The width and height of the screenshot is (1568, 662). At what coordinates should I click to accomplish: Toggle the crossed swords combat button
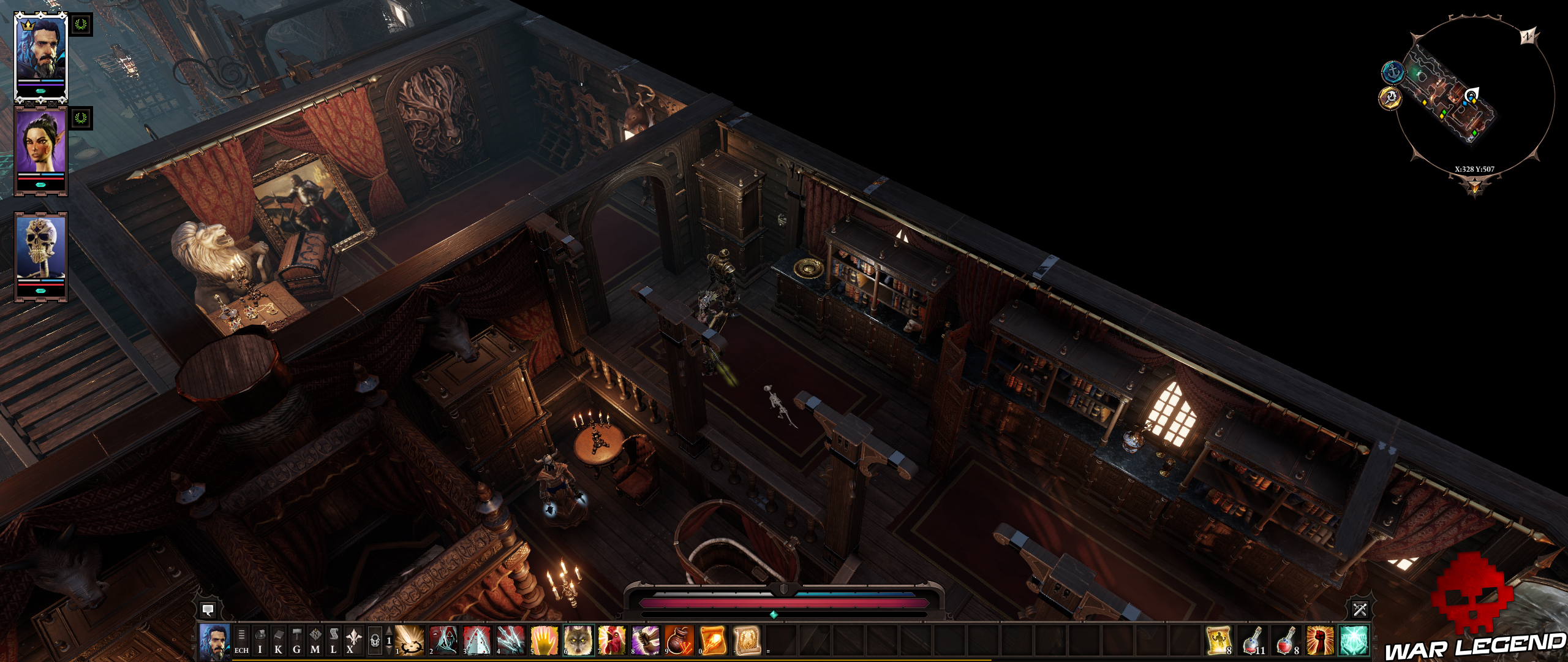point(1360,609)
